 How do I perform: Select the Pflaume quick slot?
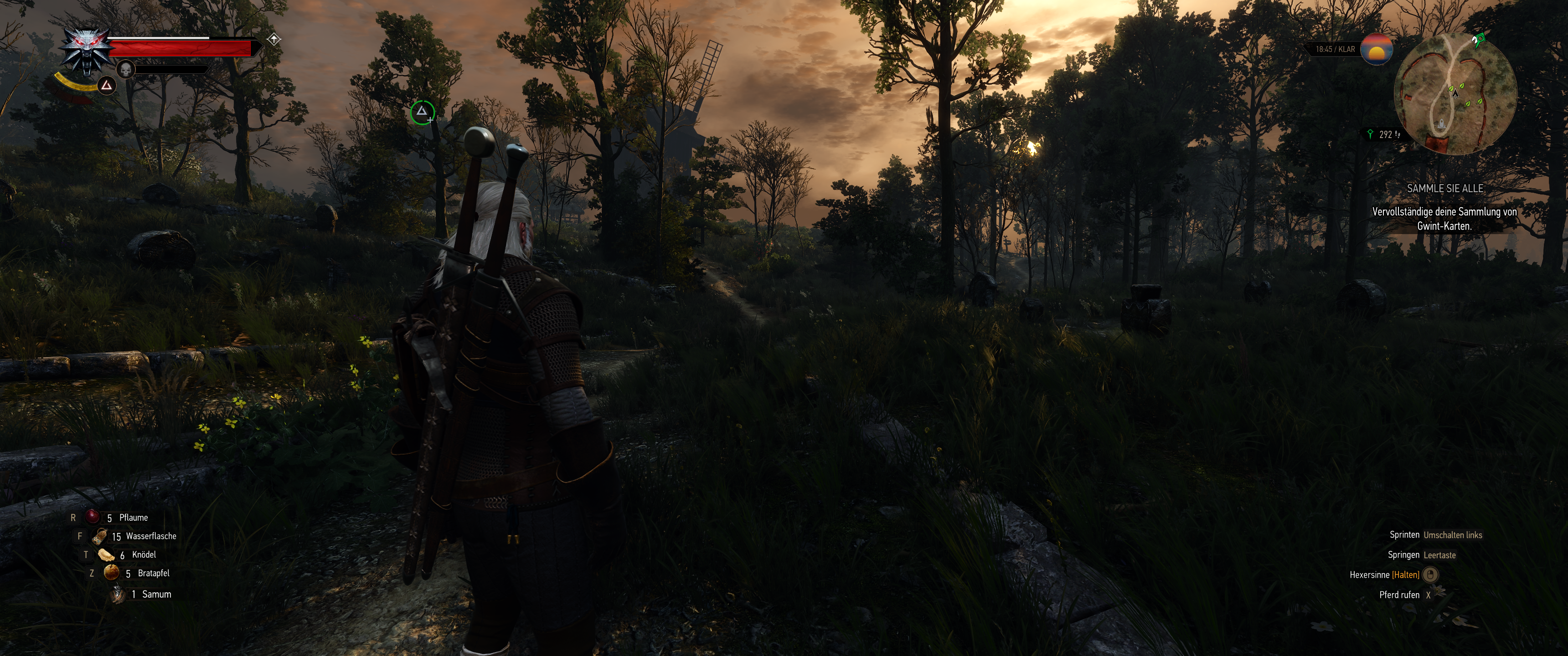92,517
